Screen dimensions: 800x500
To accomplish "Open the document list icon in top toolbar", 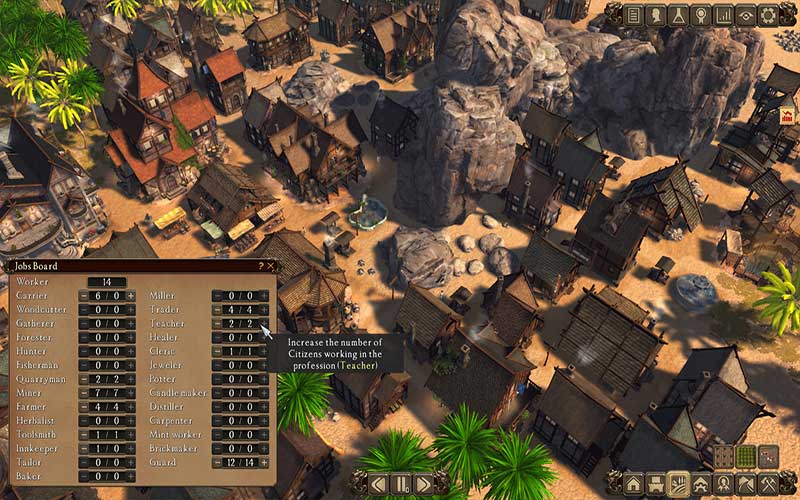I will pyautogui.click(x=633, y=15).
